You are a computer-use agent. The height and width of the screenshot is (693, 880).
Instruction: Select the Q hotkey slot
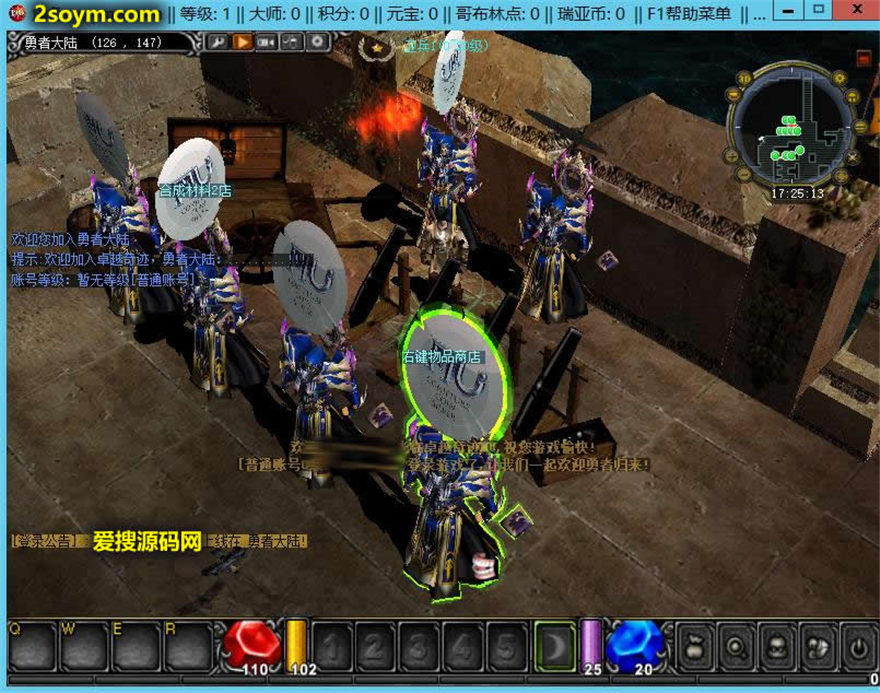click(x=31, y=645)
